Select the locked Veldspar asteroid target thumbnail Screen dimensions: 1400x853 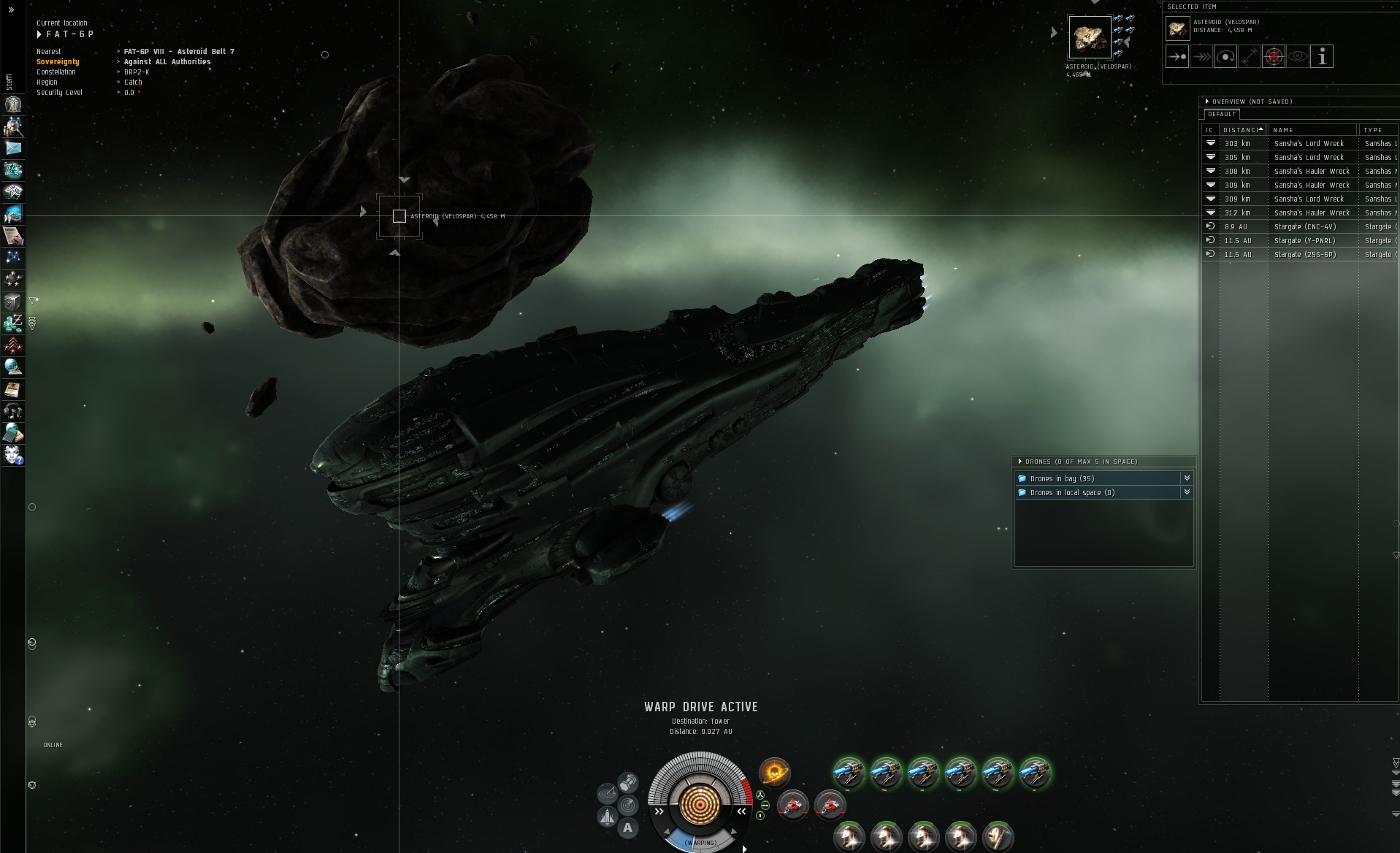(x=1089, y=37)
